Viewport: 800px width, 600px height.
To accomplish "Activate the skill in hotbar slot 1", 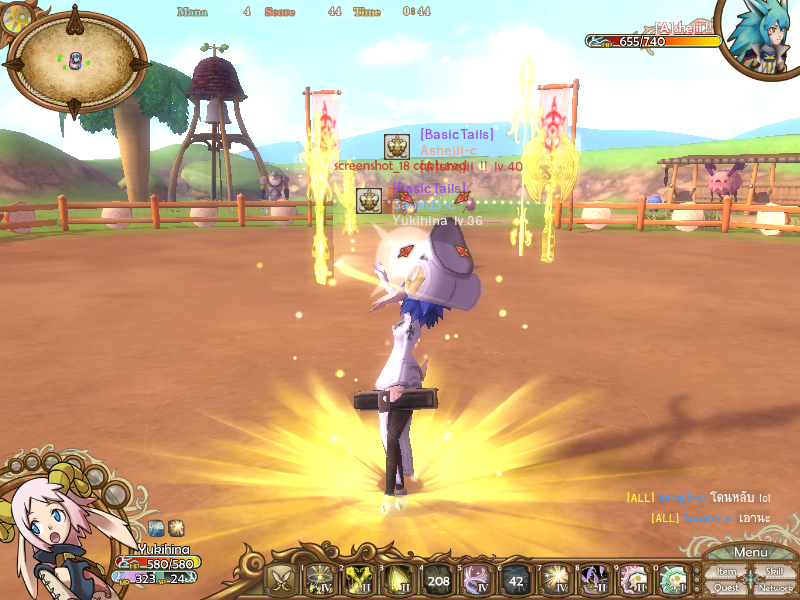I will coord(321,579).
